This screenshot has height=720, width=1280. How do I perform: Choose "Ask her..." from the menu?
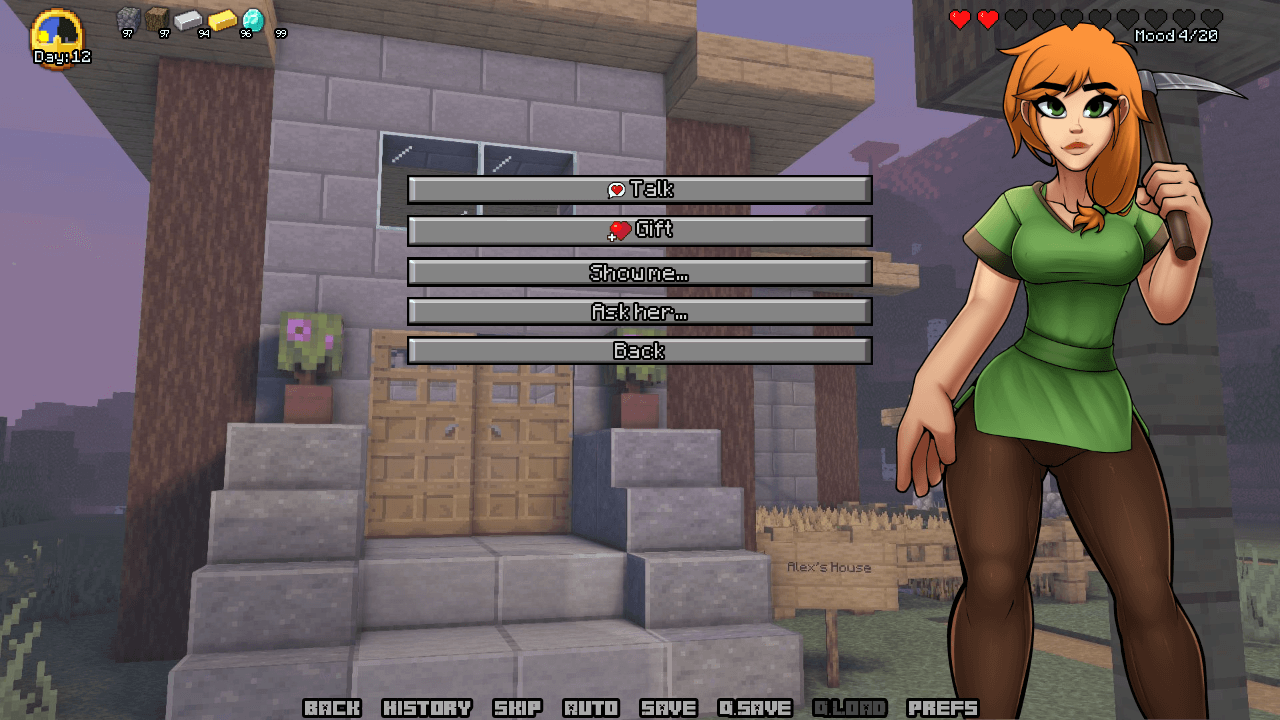640,312
